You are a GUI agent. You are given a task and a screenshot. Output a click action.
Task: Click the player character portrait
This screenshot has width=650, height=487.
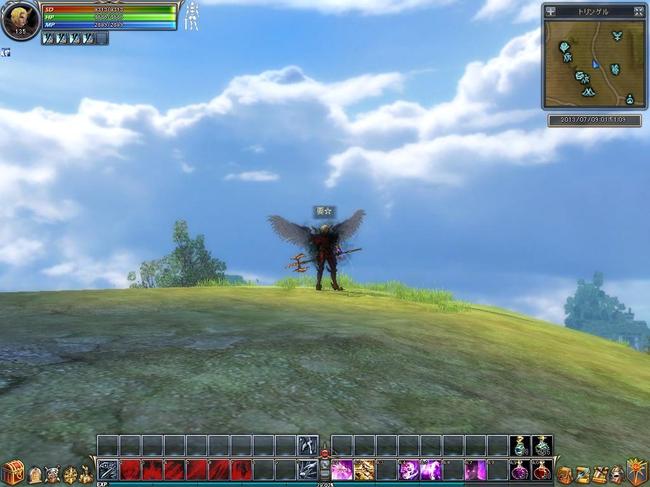(x=19, y=19)
